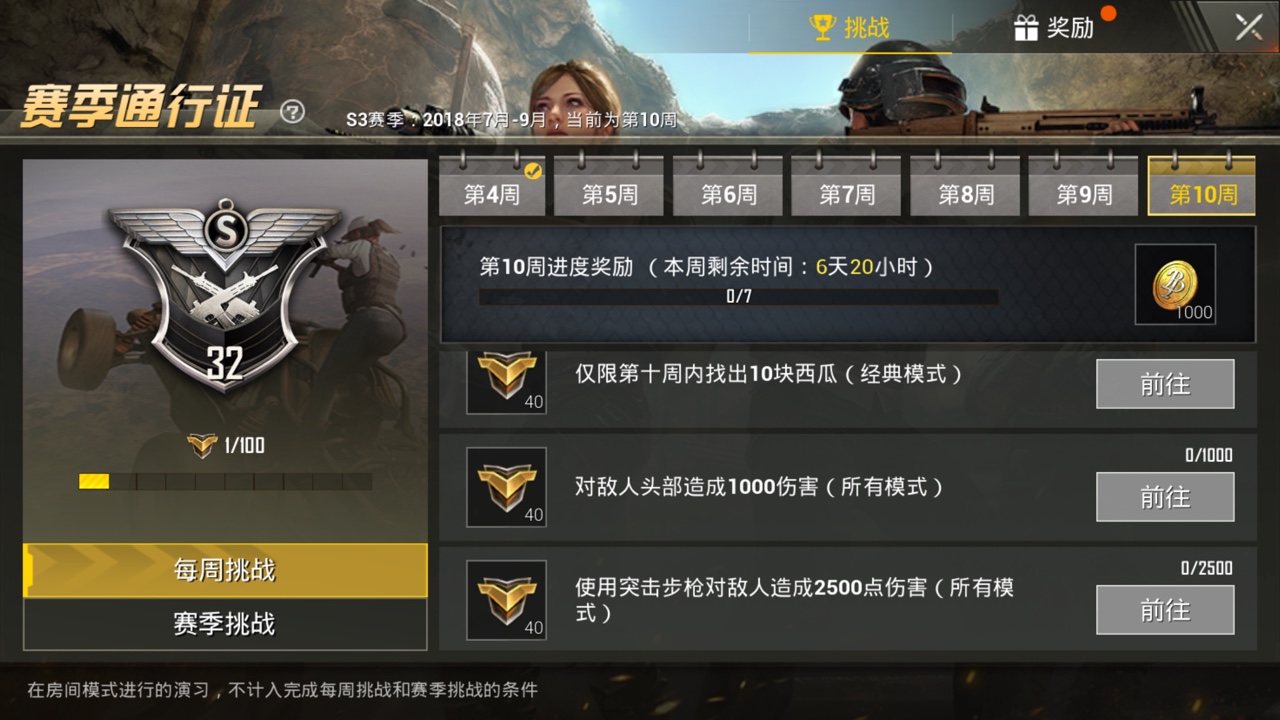1280x720 pixels.
Task: Click the trophy icon on 挑战 tab
Action: click(x=822, y=28)
